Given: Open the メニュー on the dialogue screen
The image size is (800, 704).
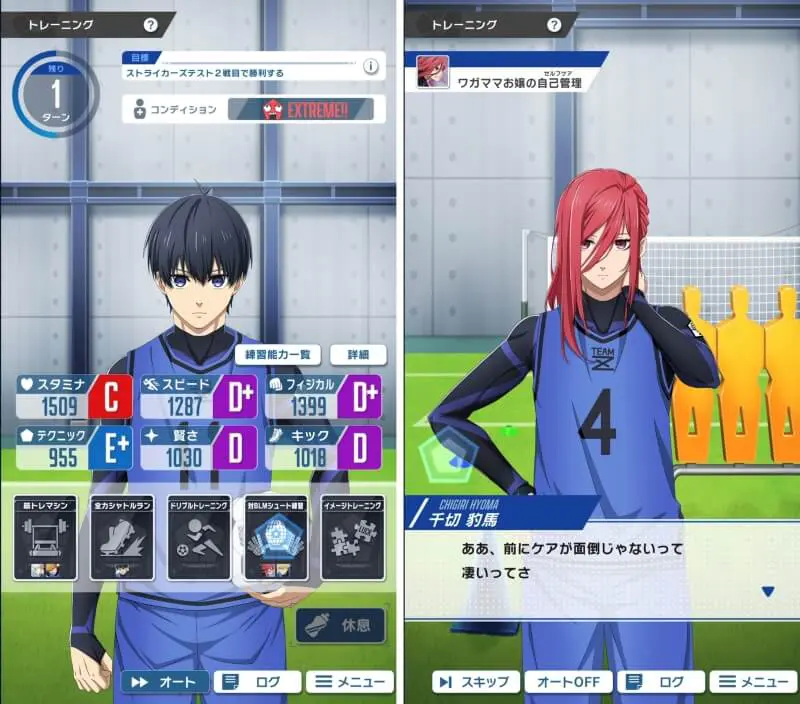Looking at the screenshot, I should coord(752,682).
